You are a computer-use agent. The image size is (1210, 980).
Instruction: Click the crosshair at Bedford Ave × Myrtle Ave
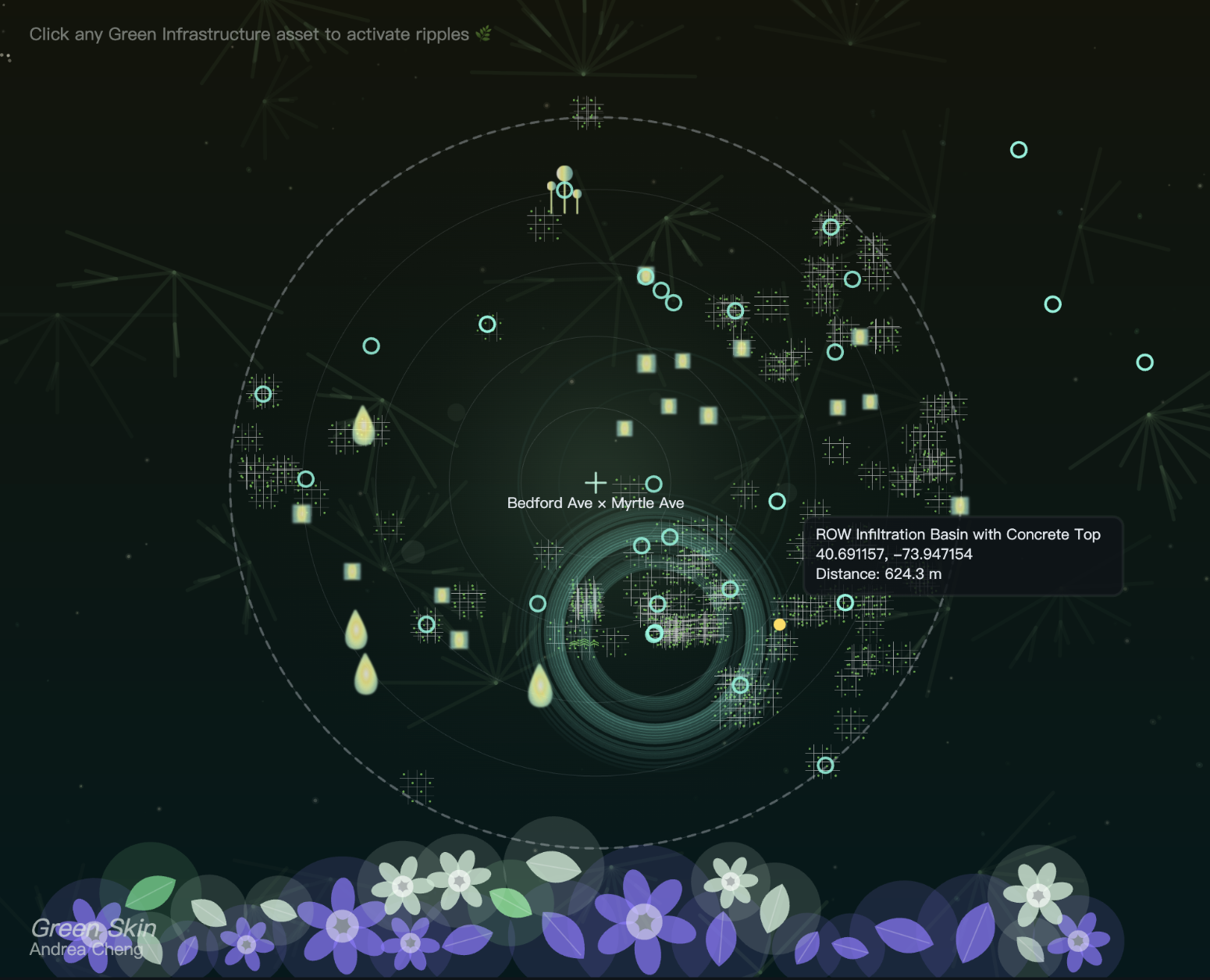point(596,482)
